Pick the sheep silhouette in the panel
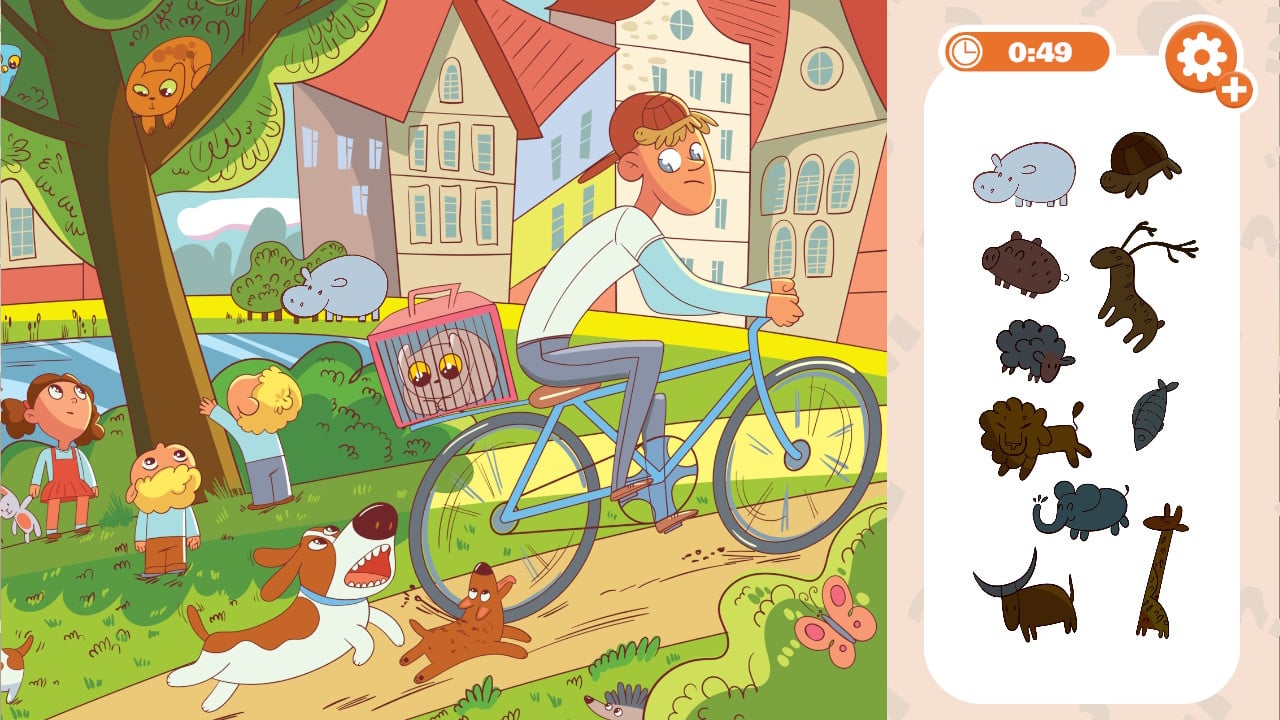 [x=1033, y=350]
